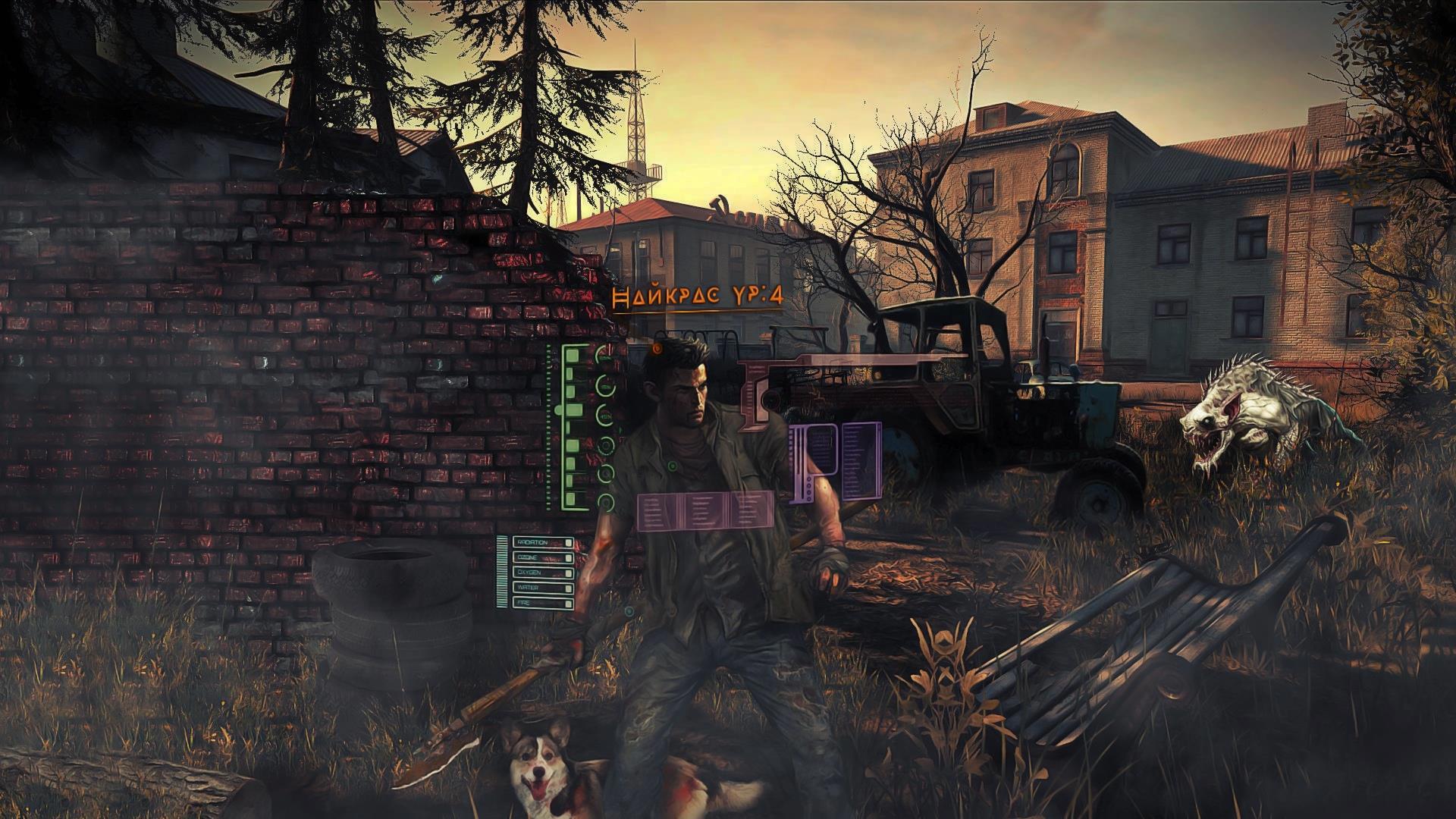
Task: Toggle the FIRE entry in status list
Action: tap(543, 603)
